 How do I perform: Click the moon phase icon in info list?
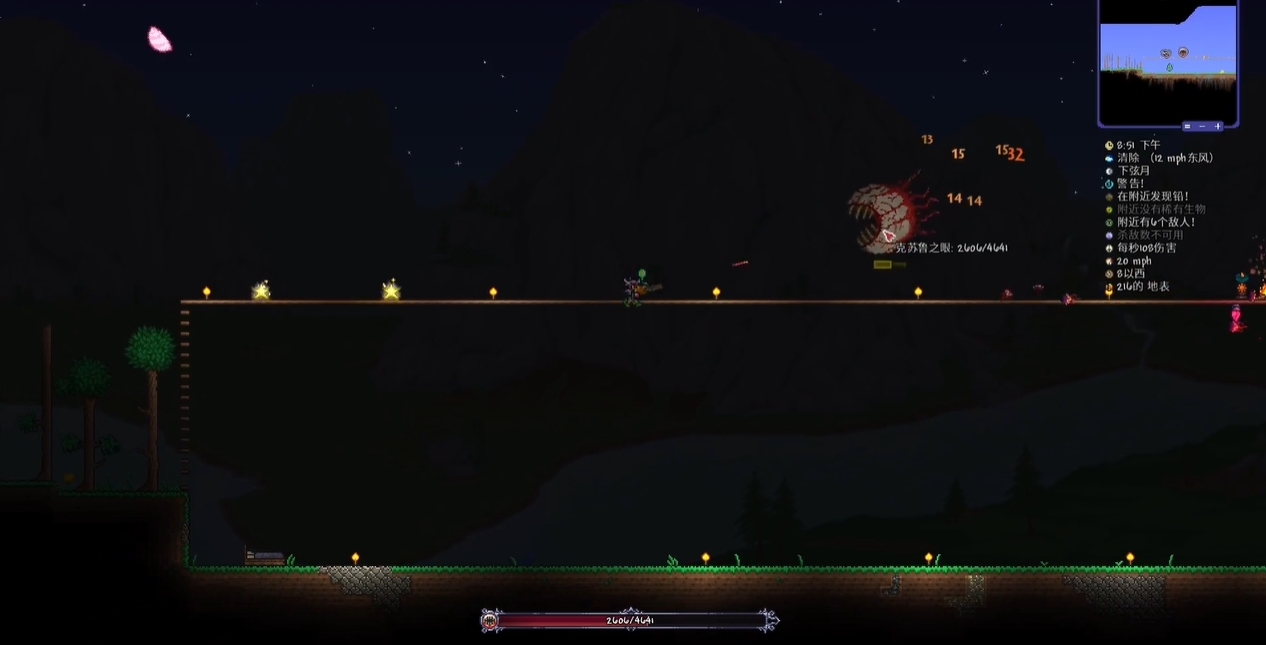[x=1109, y=171]
